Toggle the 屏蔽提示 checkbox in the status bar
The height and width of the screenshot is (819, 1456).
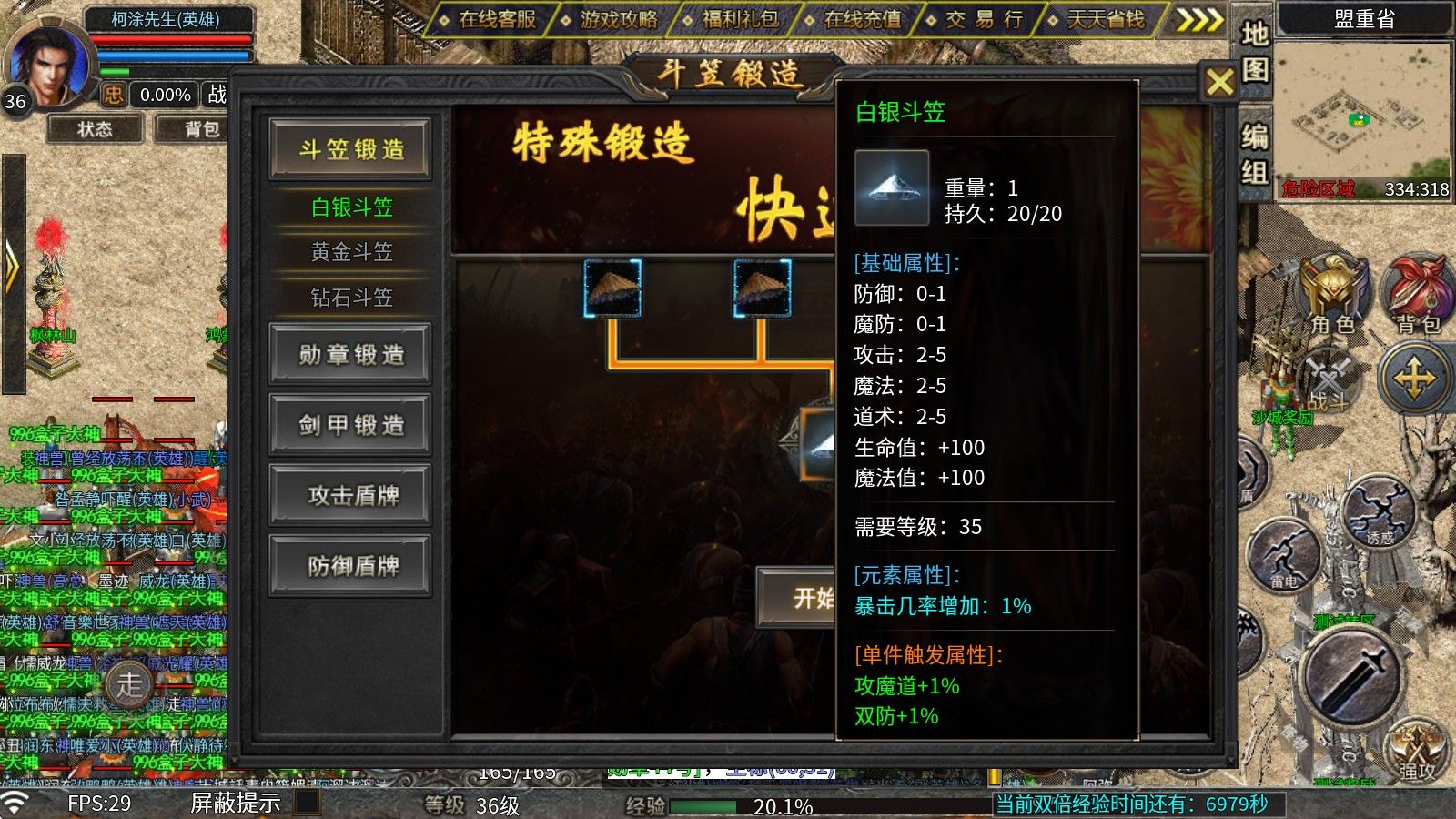pos(306,804)
